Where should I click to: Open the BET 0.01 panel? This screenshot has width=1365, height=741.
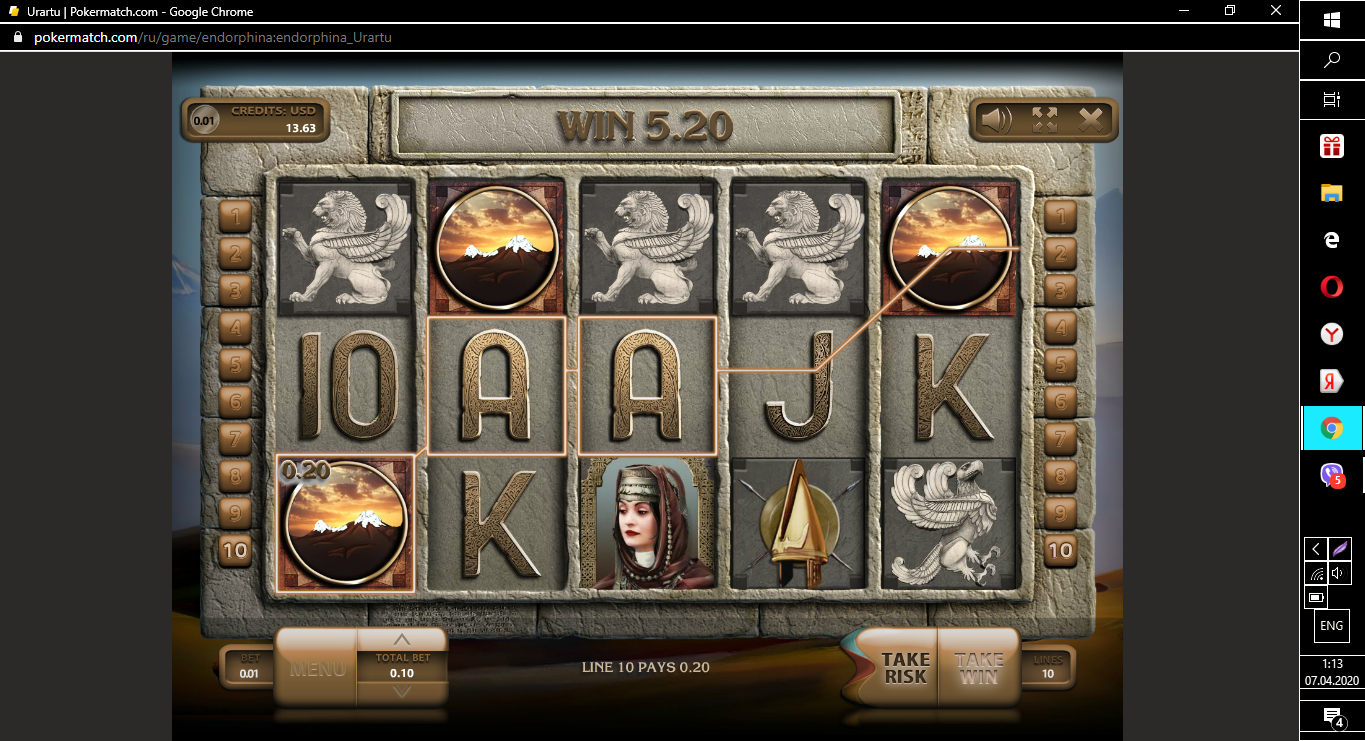[247, 667]
